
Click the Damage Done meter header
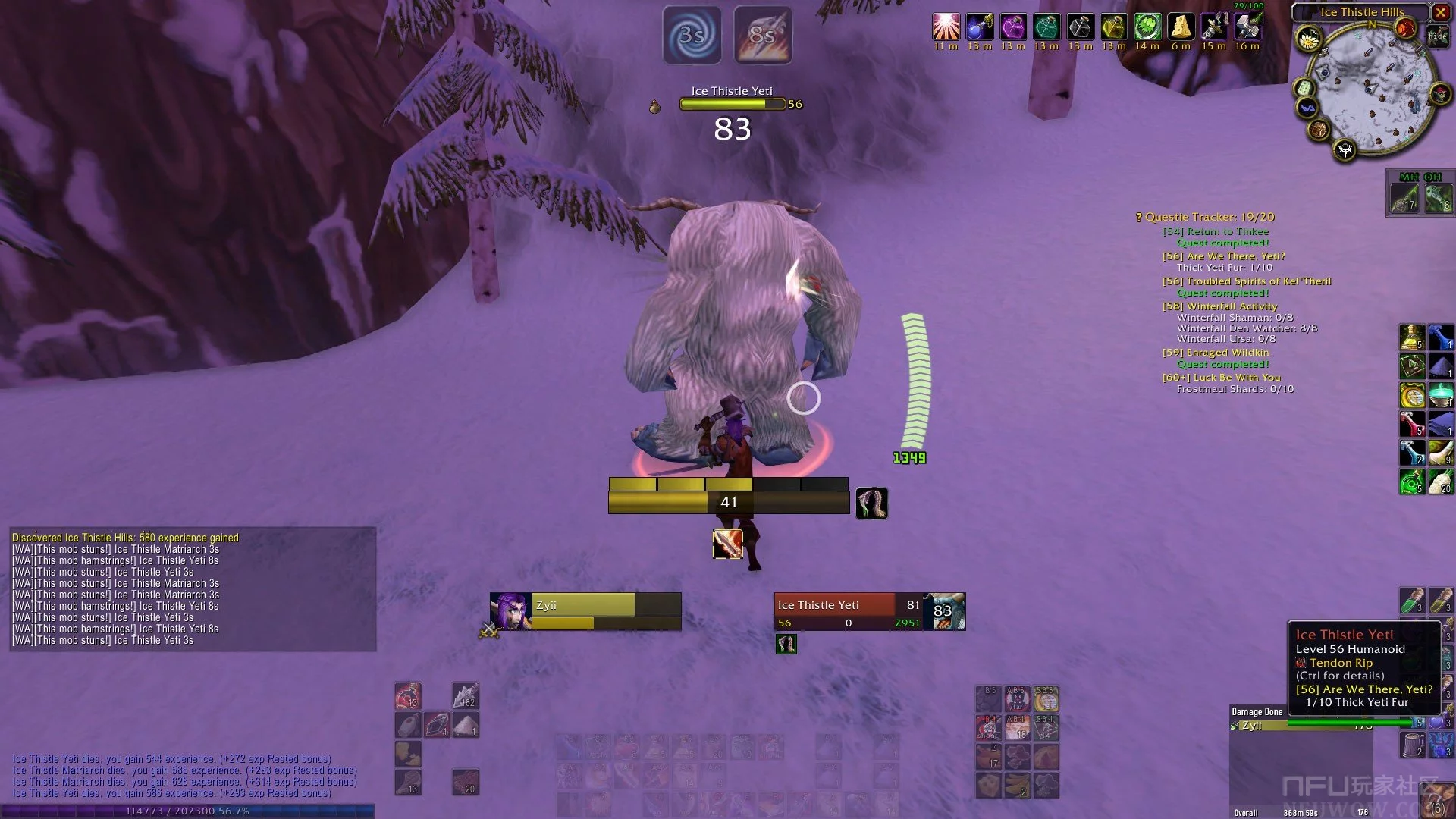pos(1257,711)
